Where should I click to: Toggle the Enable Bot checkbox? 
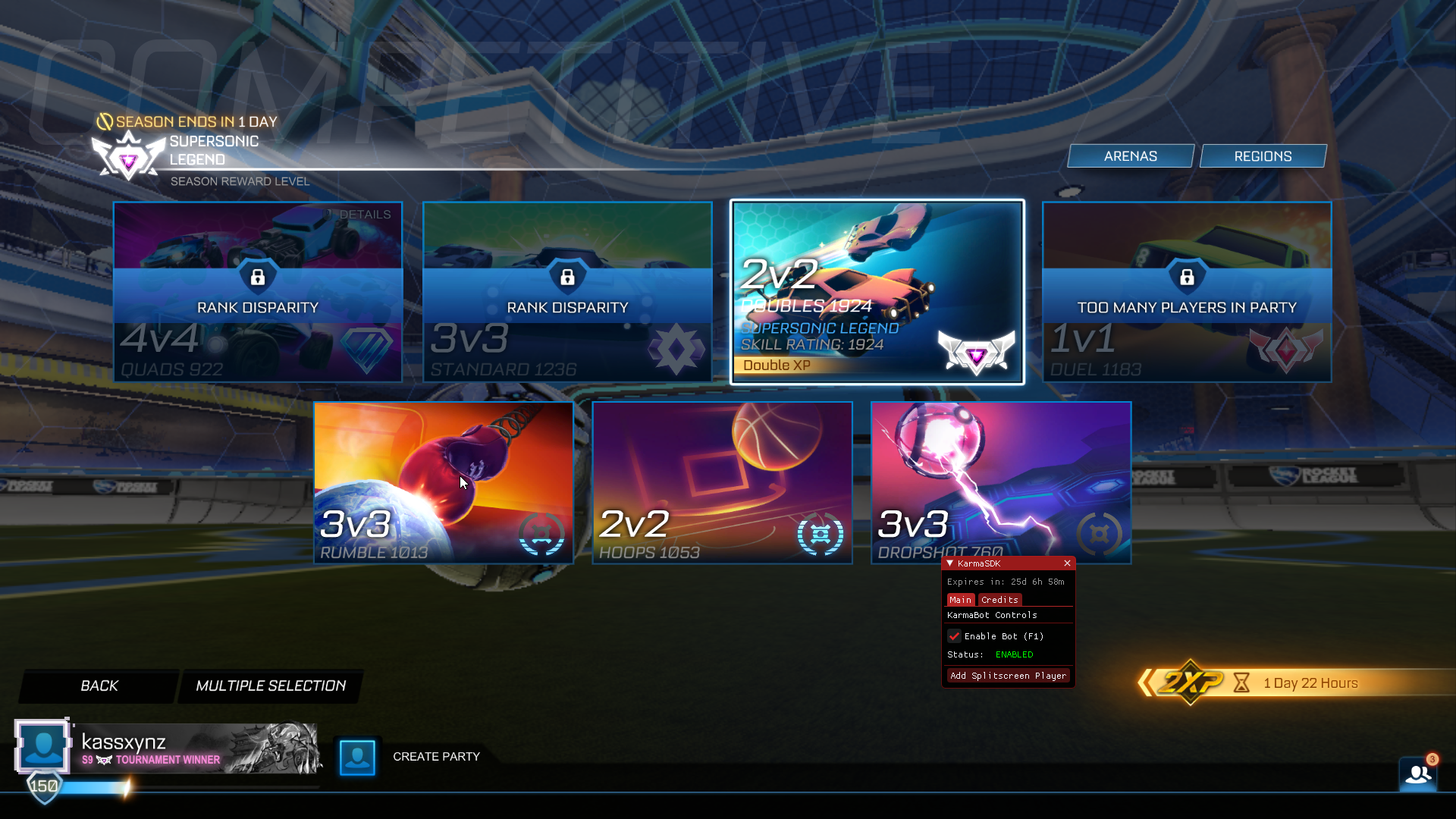954,636
